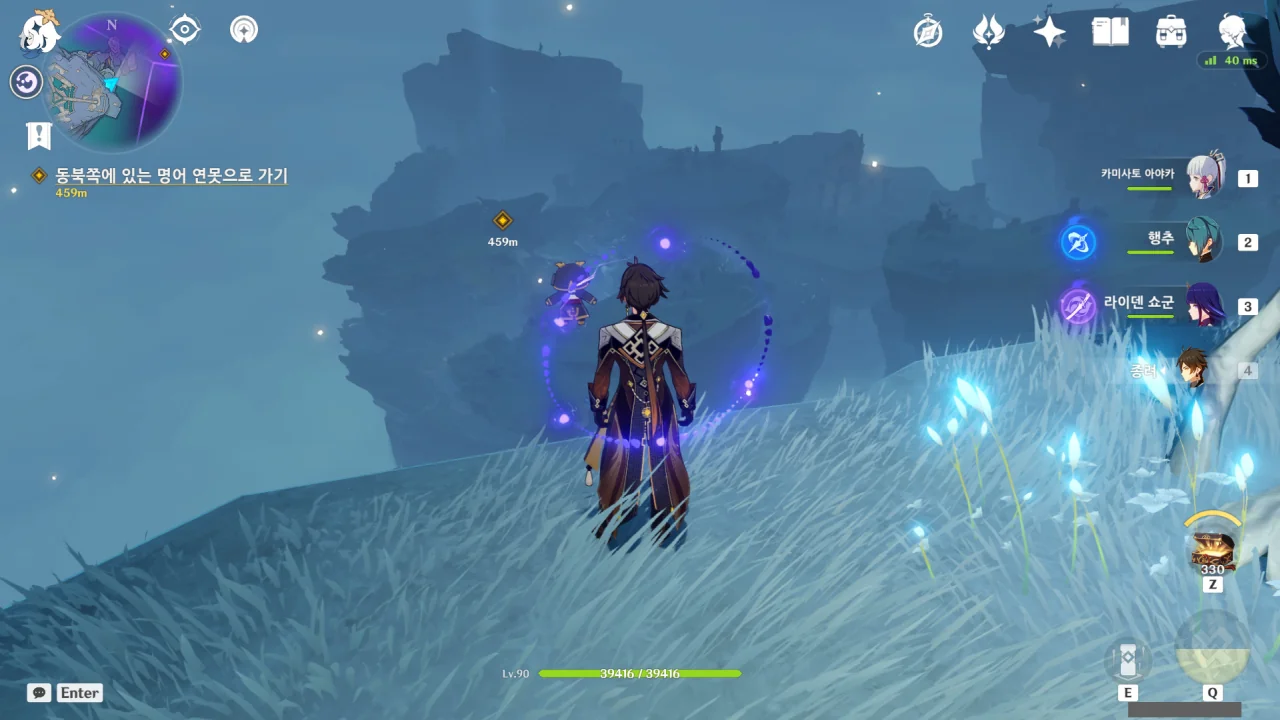Open the events flame-crest icon
The image size is (1280, 720).
click(988, 32)
